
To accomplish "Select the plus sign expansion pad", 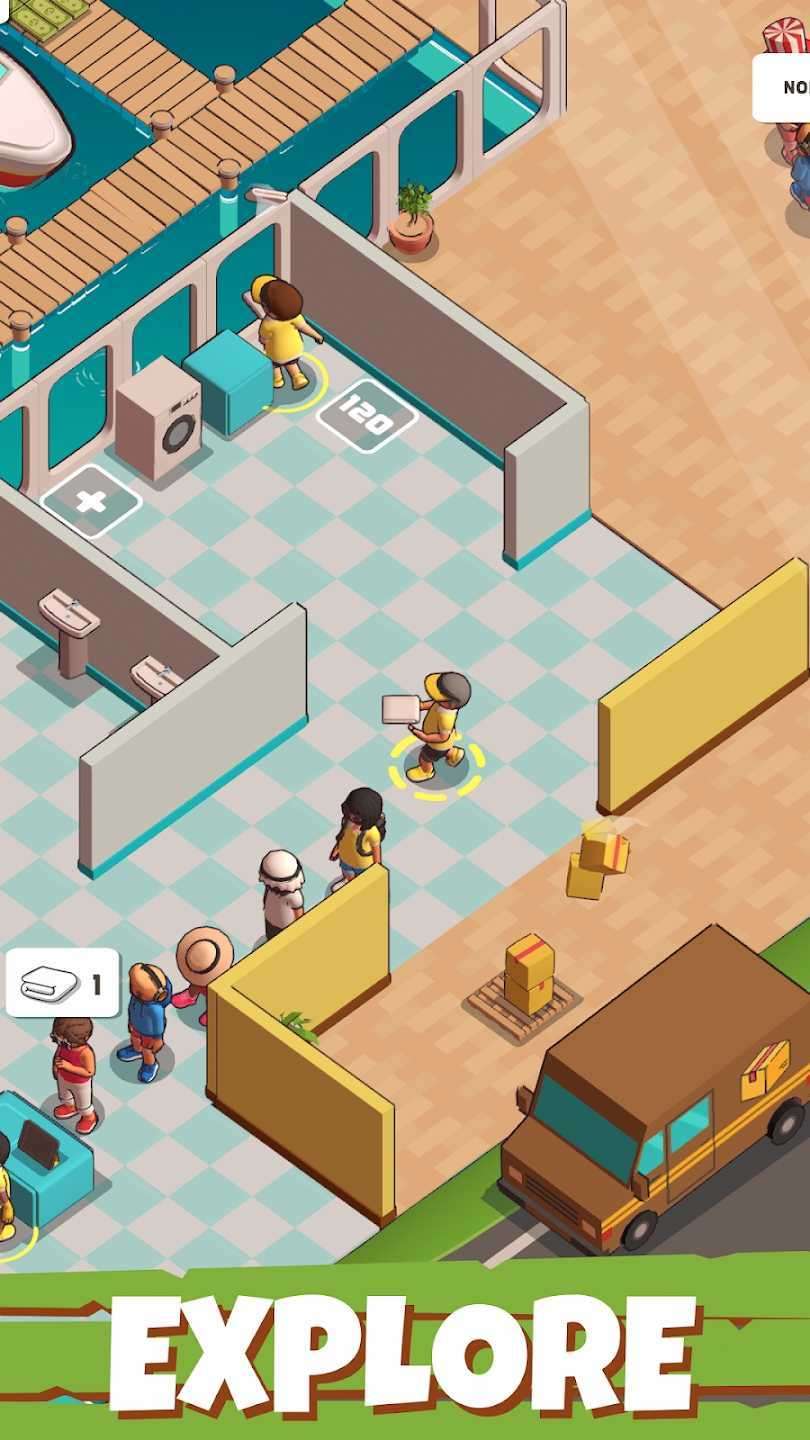I will [x=91, y=501].
